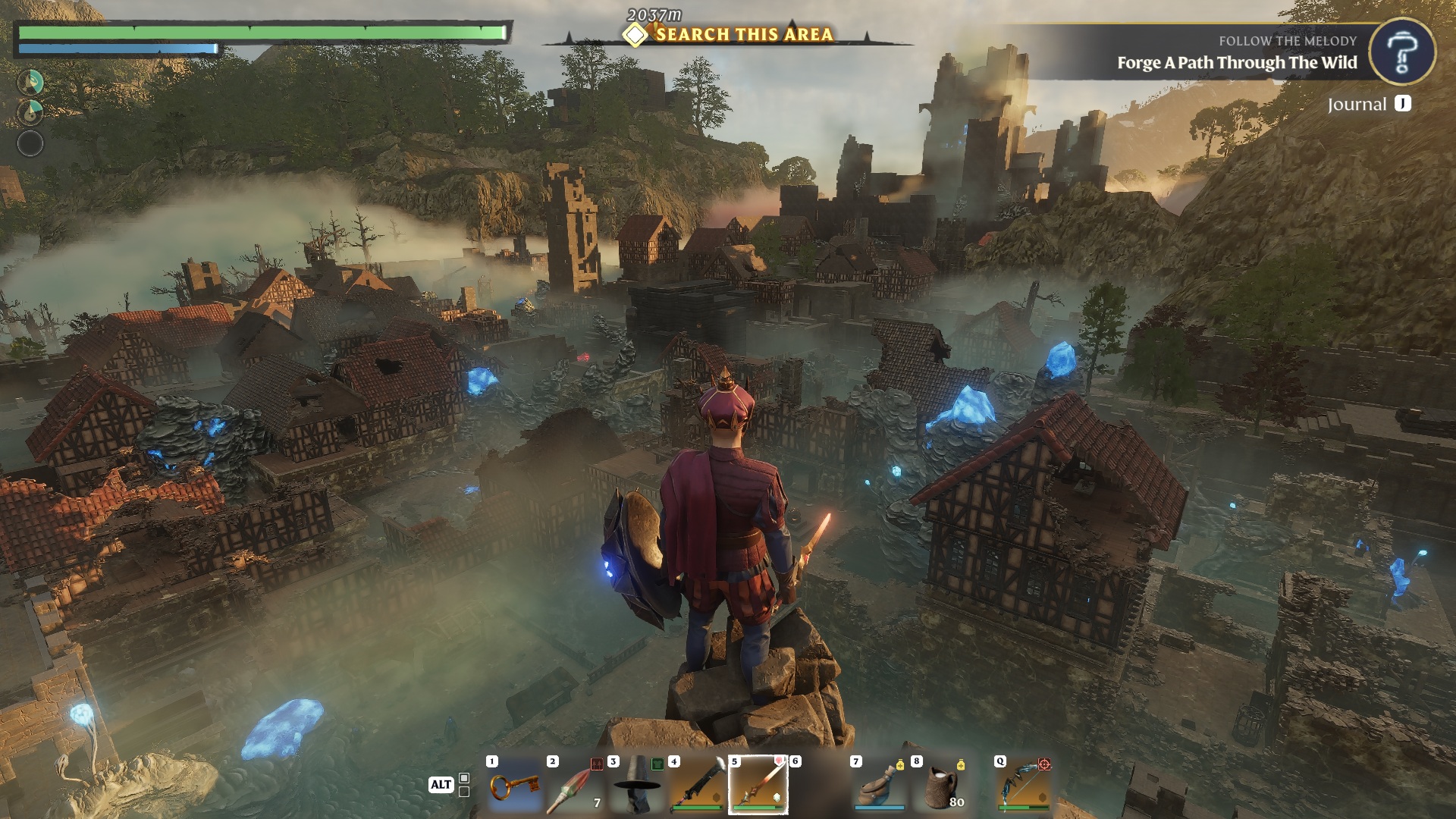Click the top teal buff status icon
Viewport: 1456px width, 819px height.
point(30,82)
